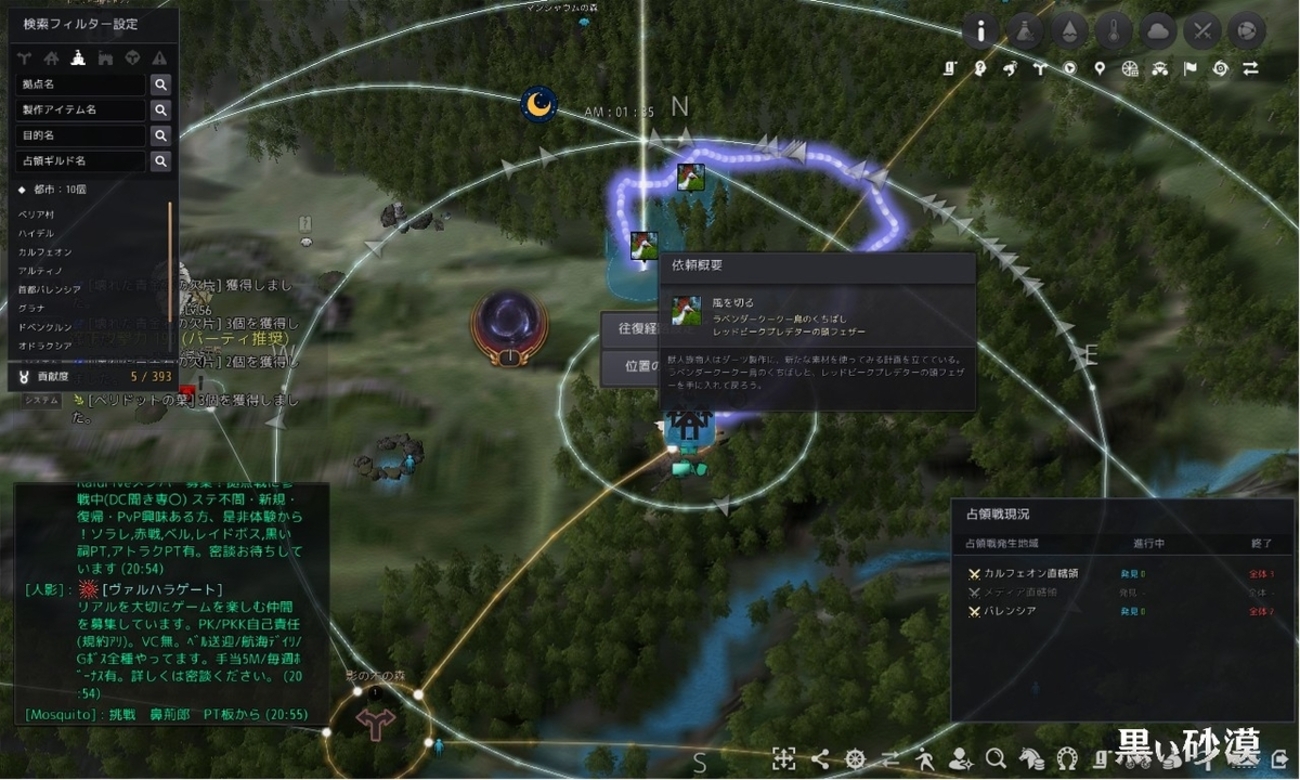This screenshot has height=780, width=1300.
Task: Select 首都バレンシア in the city list
Action: coord(50,289)
